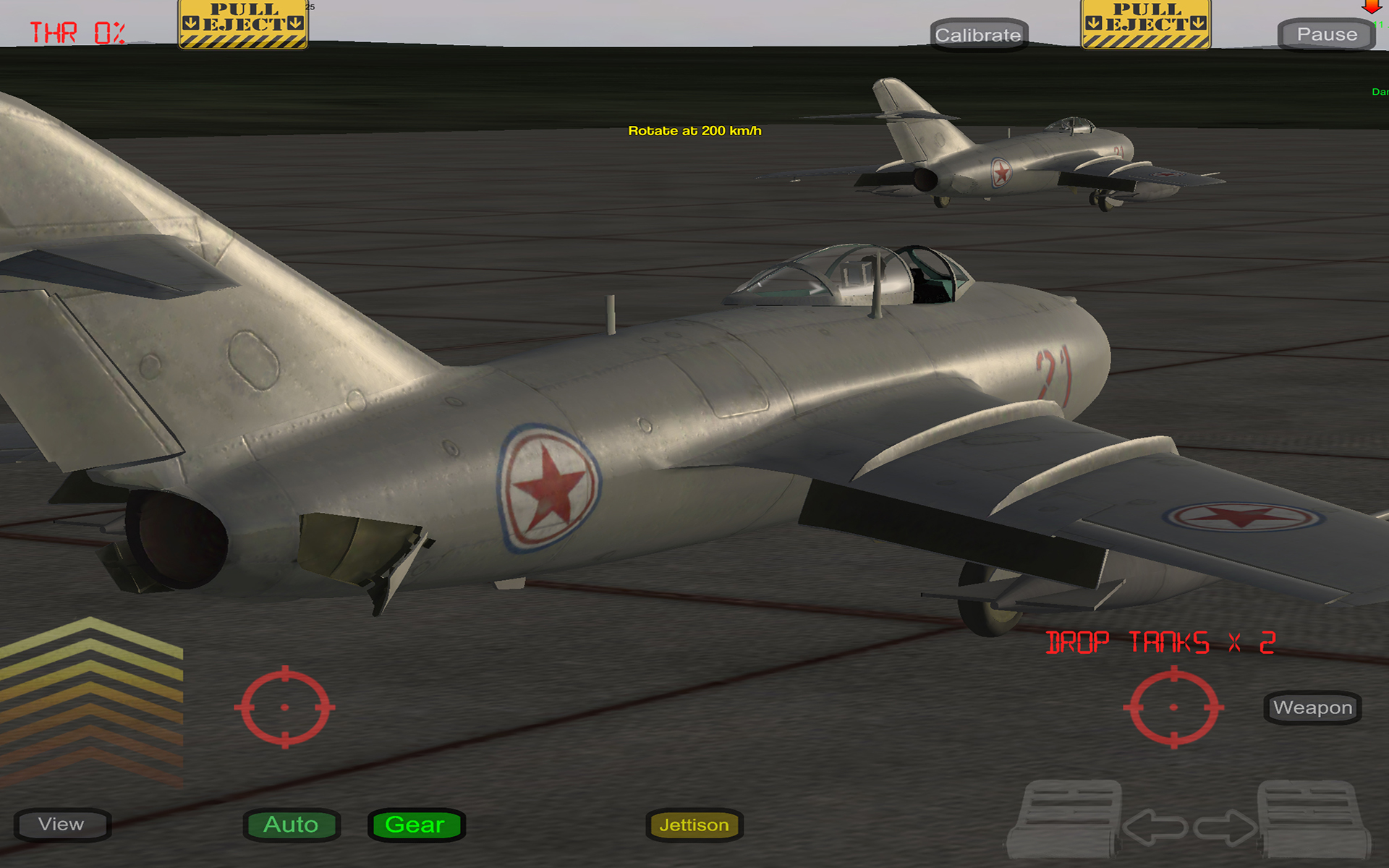Image resolution: width=1389 pixels, height=868 pixels.
Task: Toggle the landing Gear button
Action: 415,825
